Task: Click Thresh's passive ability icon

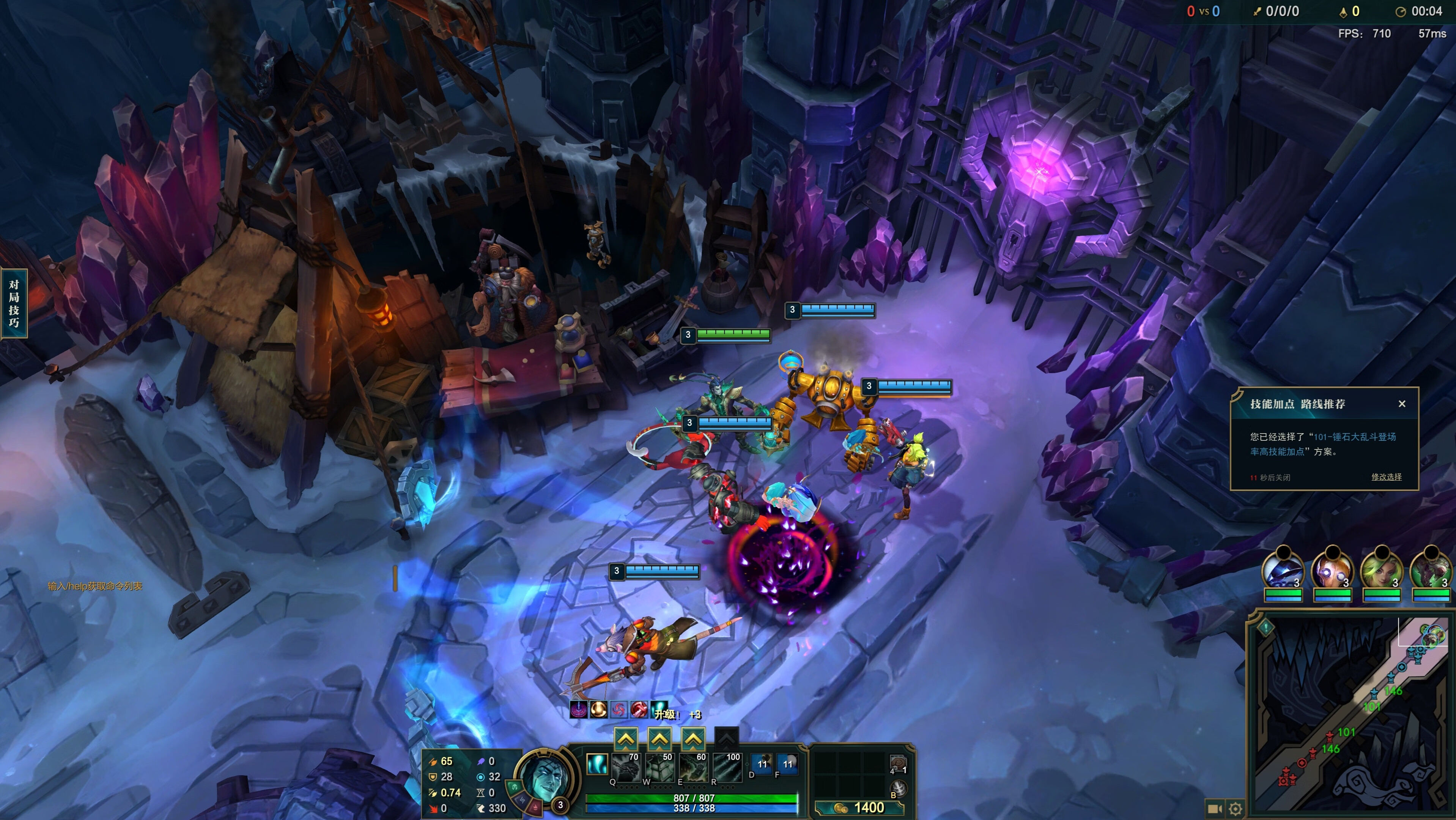Action: pos(596,764)
